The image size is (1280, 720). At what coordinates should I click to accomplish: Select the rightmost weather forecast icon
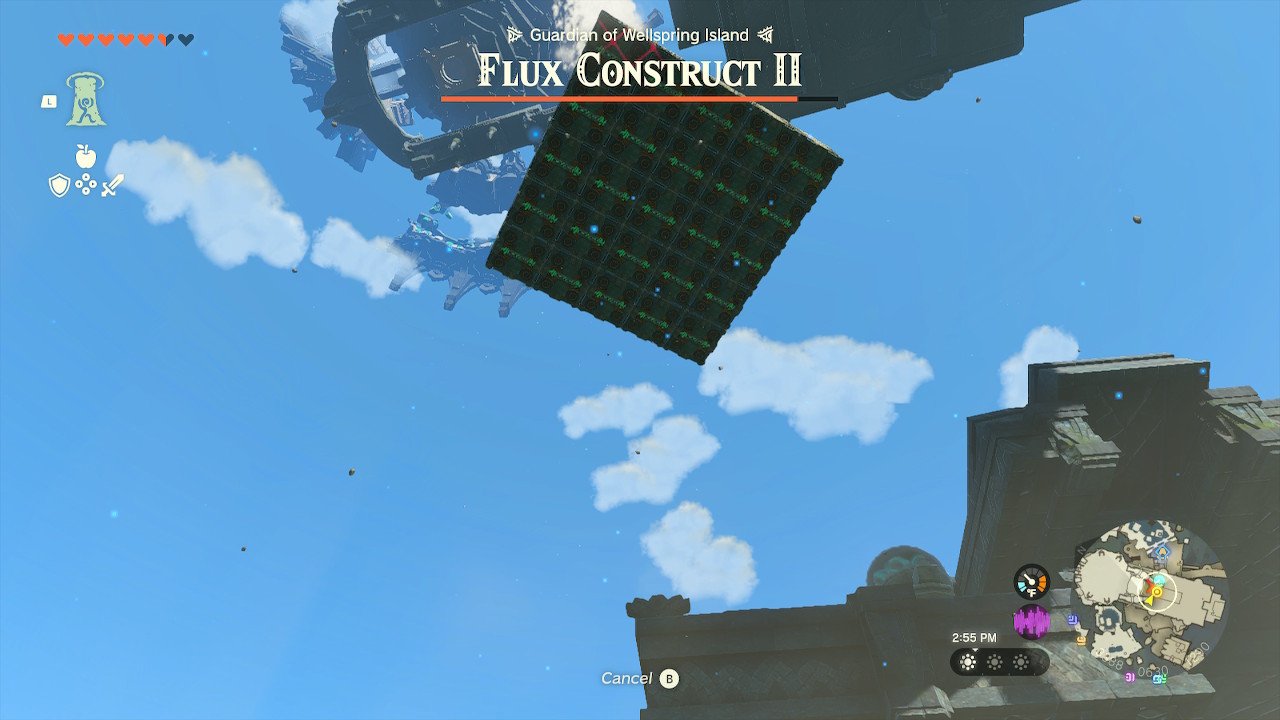(x=1022, y=661)
